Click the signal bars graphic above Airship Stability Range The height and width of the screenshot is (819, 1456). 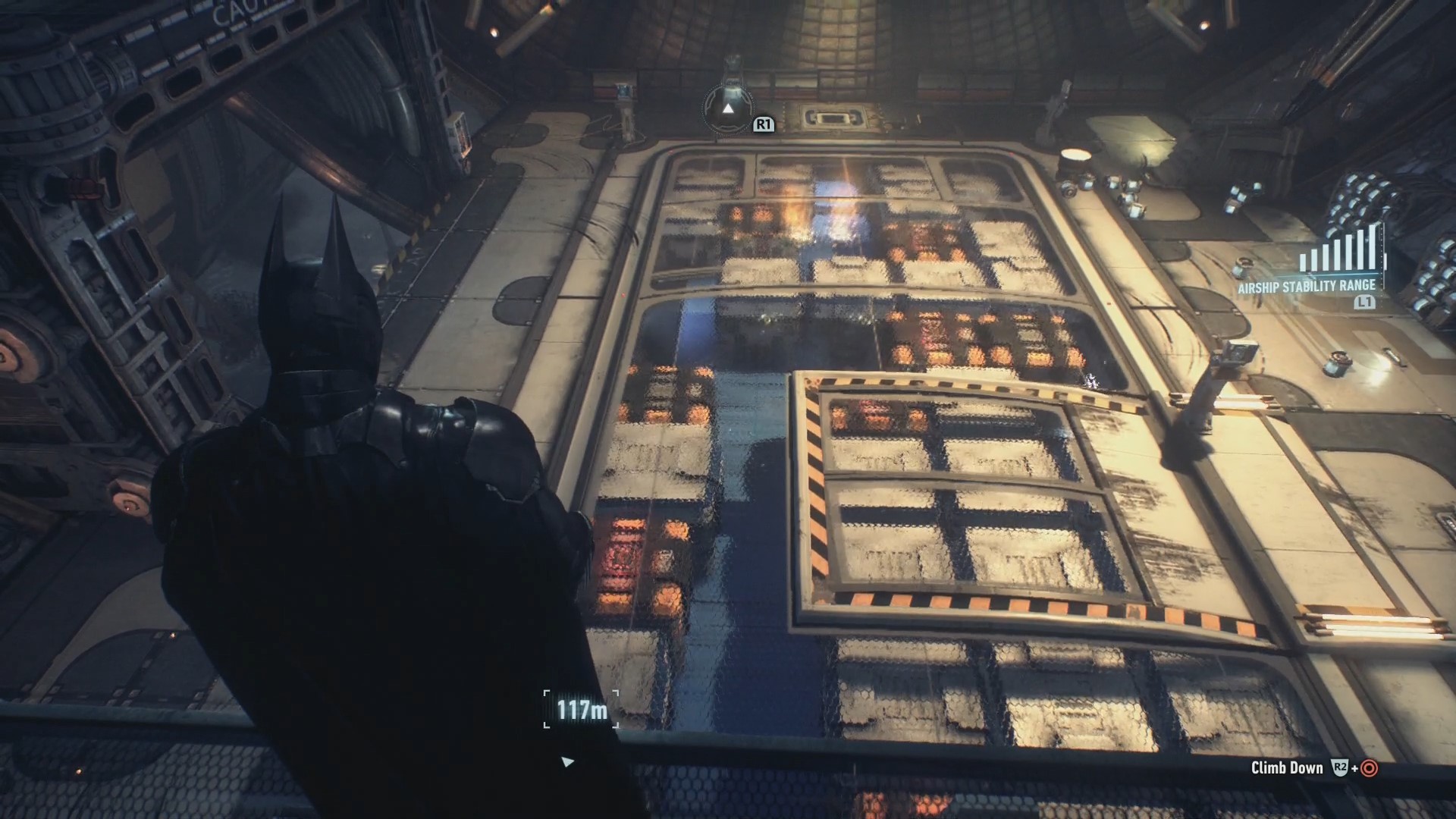tap(1338, 250)
